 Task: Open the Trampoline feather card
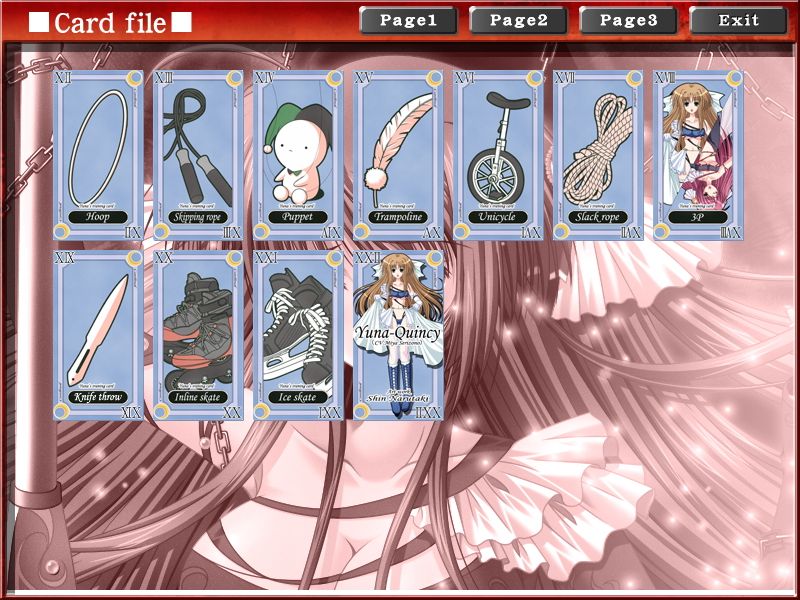398,155
